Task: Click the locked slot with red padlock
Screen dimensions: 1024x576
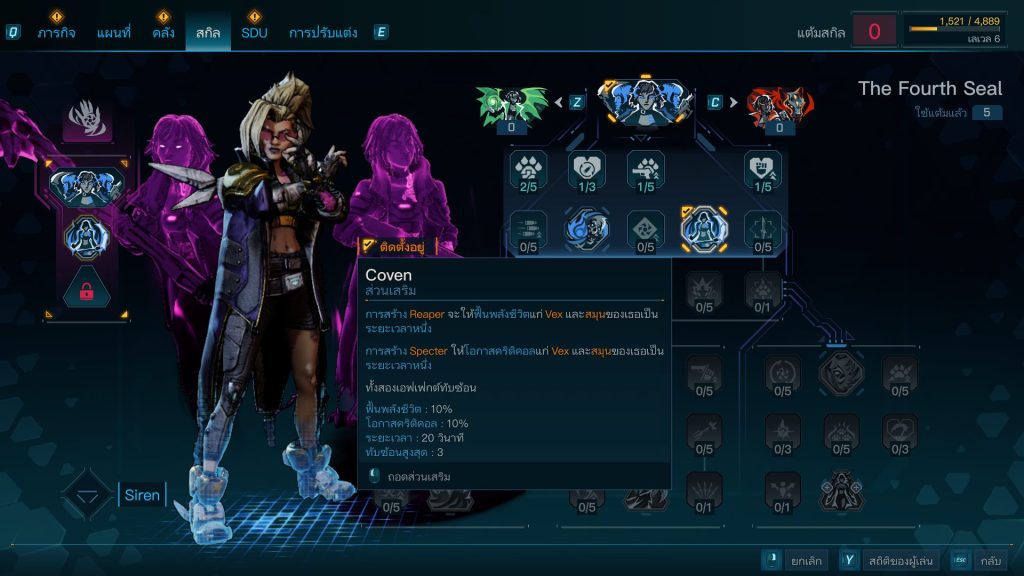Action: 86,291
